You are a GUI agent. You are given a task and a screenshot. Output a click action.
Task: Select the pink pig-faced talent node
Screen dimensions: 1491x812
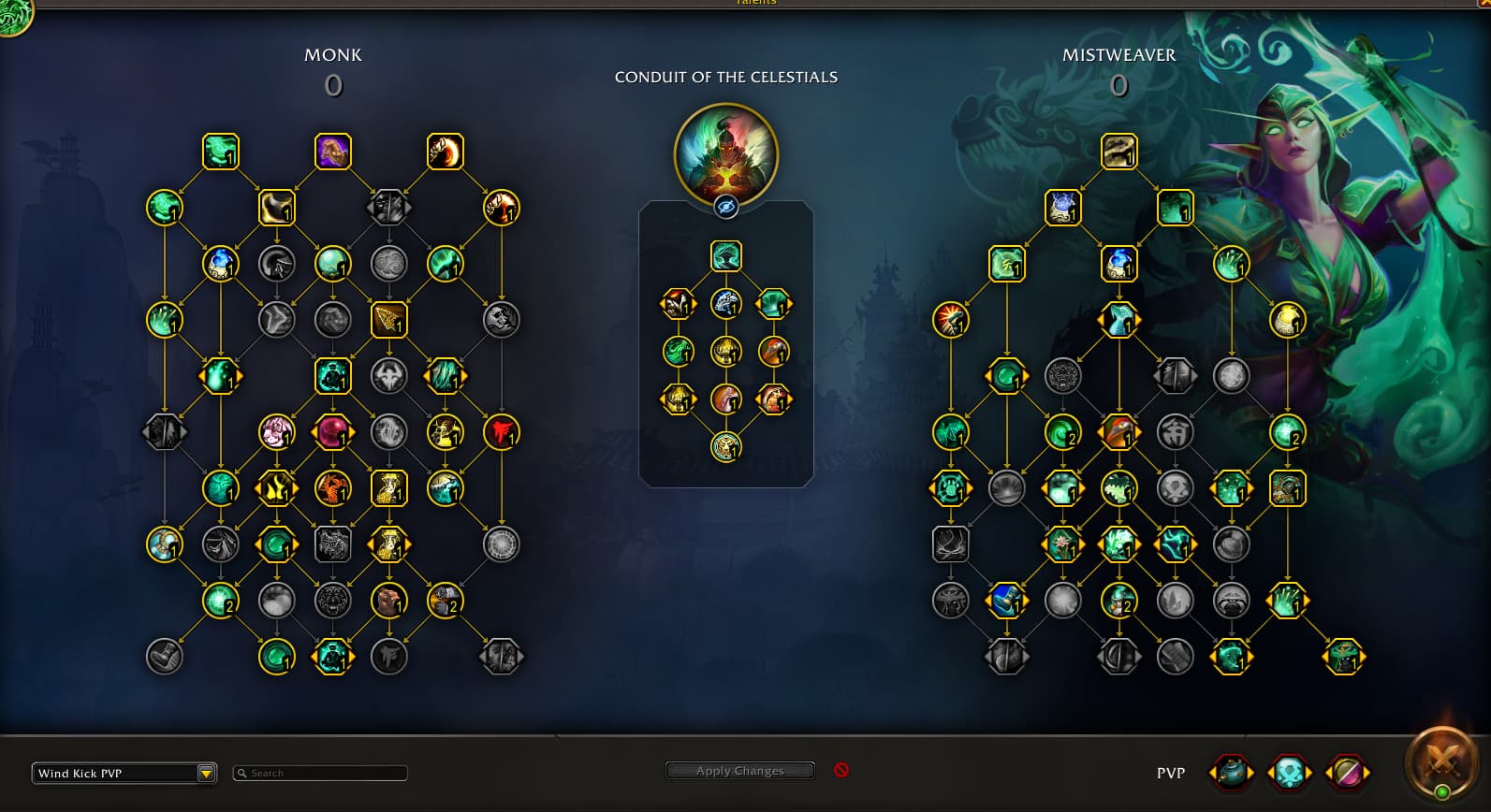pos(276,432)
